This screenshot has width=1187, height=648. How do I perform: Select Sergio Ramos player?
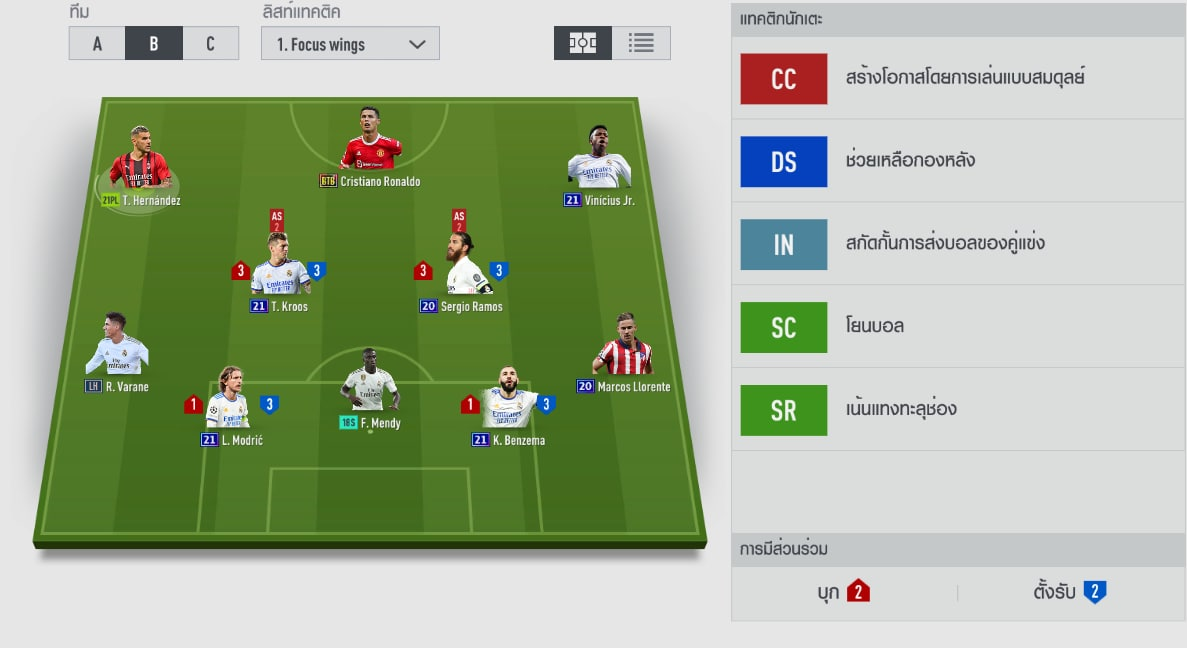tap(462, 272)
